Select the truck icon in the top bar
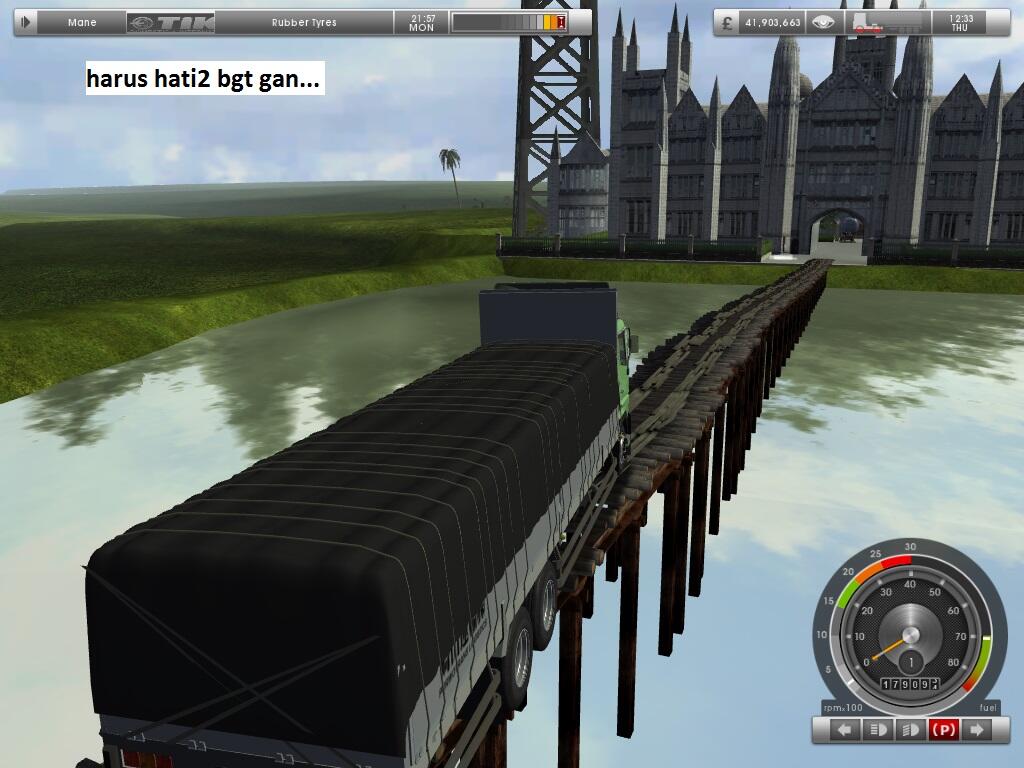This screenshot has width=1024, height=768. [870, 22]
